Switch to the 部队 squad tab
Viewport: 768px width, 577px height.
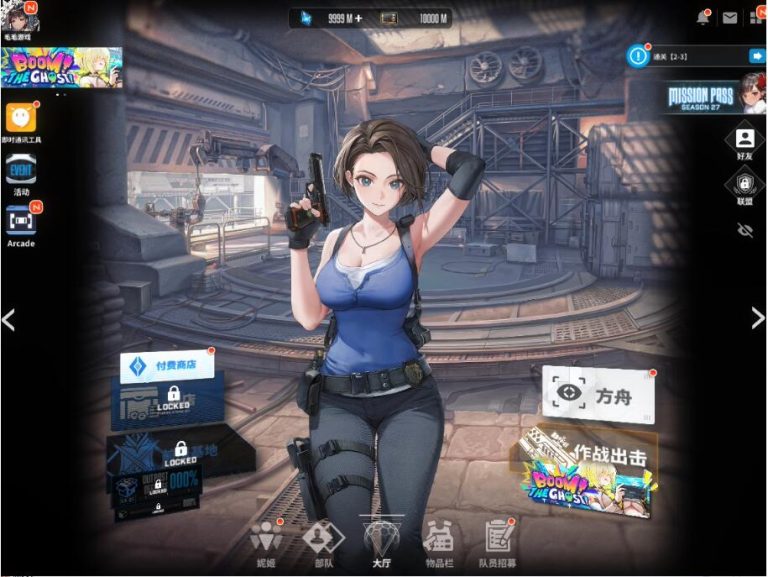coord(323,543)
